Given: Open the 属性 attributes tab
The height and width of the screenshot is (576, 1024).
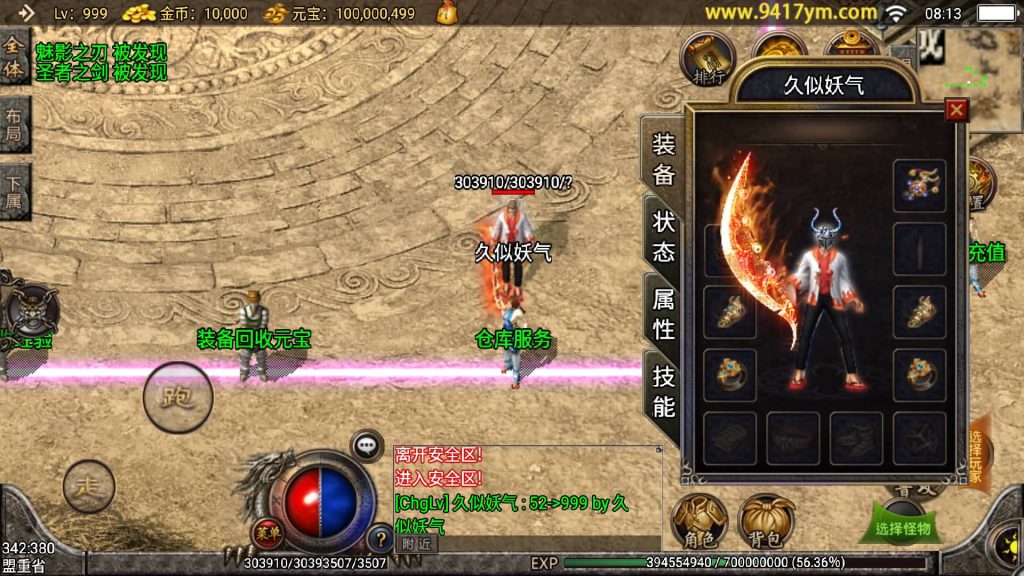Looking at the screenshot, I should coord(664,313).
